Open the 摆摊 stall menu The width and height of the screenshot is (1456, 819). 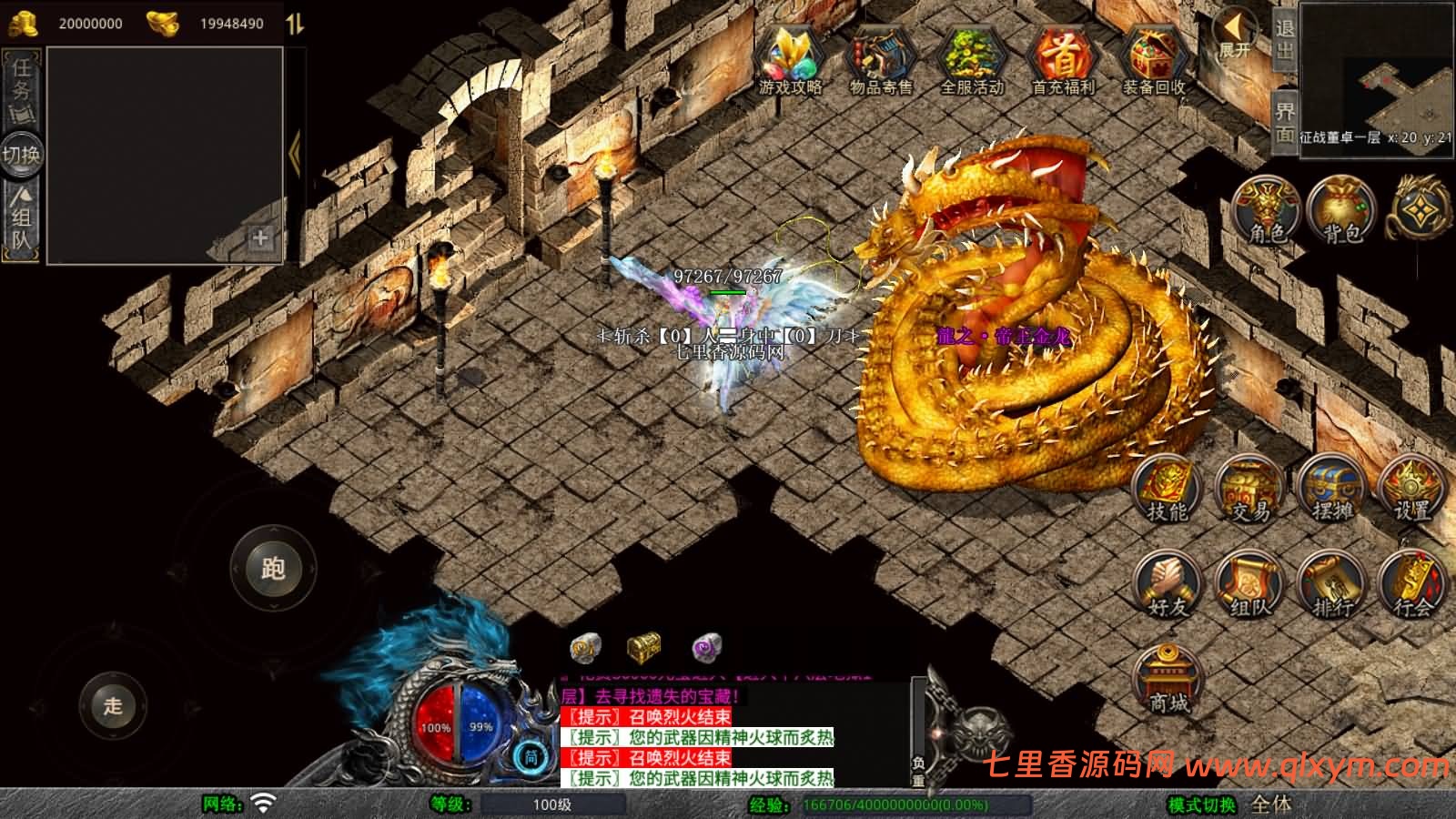[1331, 490]
